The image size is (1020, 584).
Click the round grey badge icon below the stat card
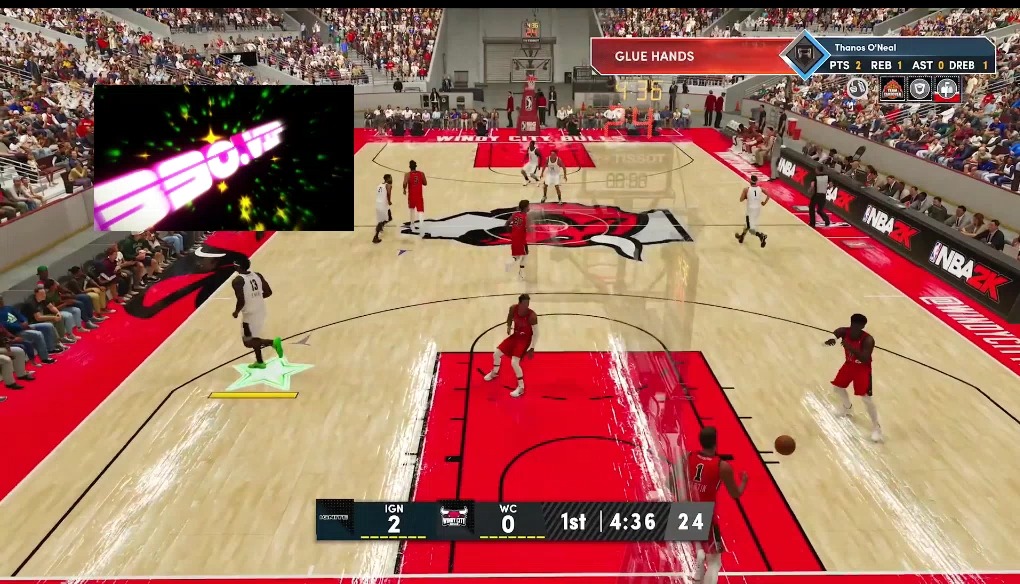(x=859, y=88)
